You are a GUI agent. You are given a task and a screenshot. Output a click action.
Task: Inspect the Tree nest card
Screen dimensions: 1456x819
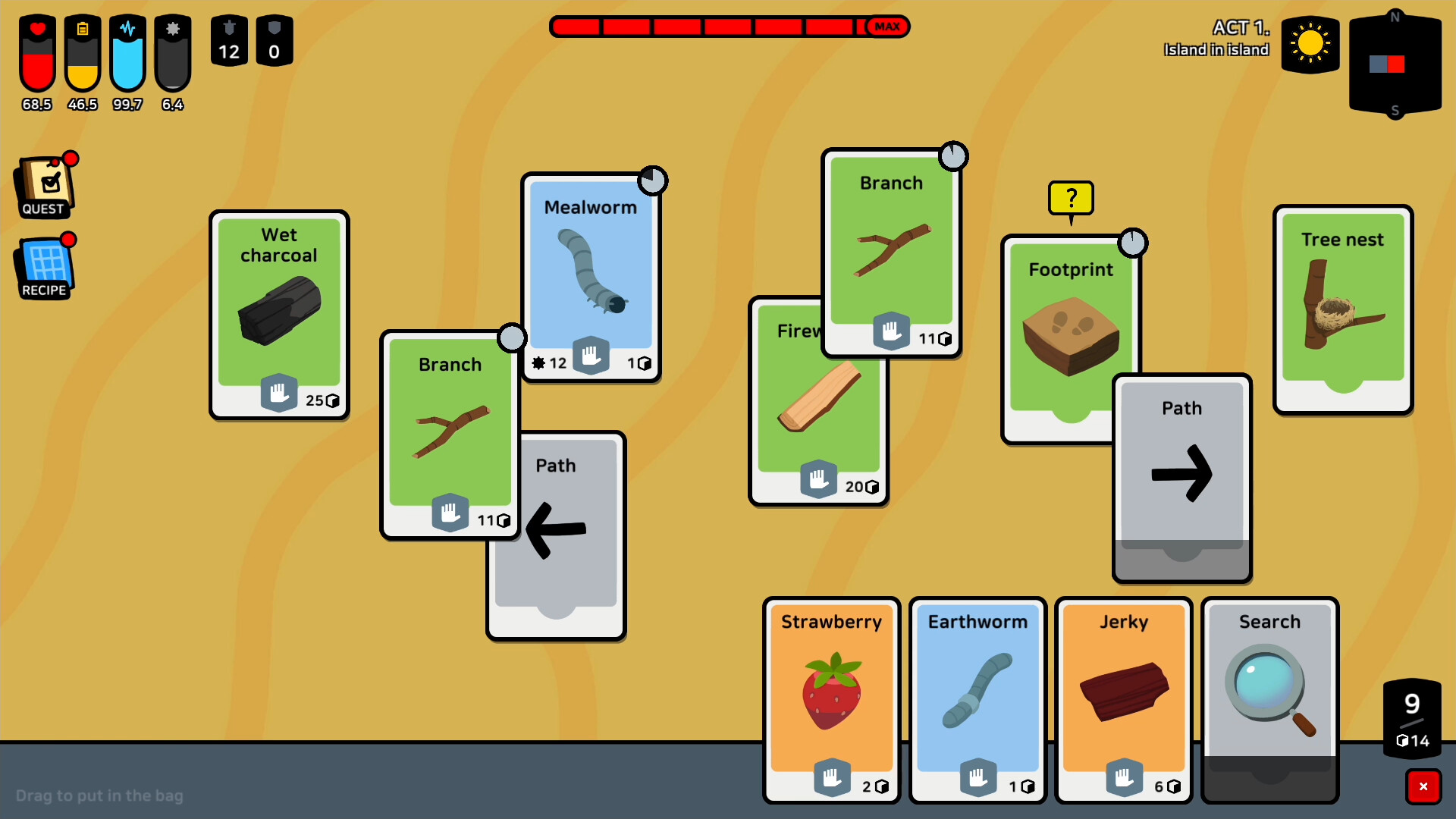1342,311
